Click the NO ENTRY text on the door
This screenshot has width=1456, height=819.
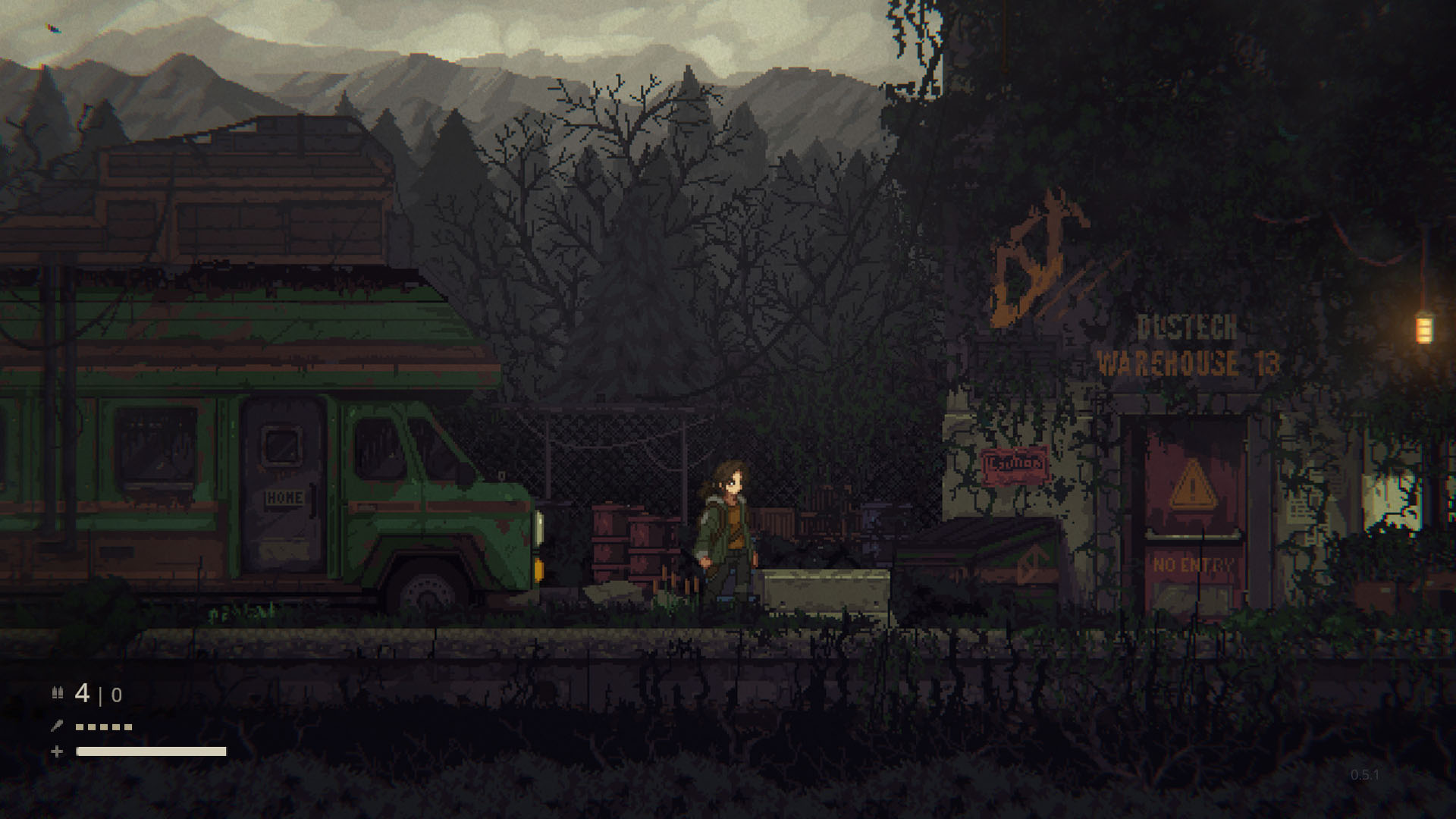coord(1193,564)
